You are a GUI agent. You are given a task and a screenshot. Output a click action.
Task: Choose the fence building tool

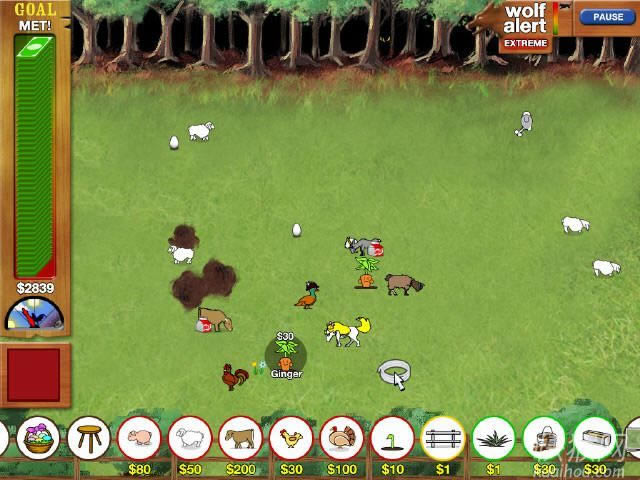click(x=443, y=438)
